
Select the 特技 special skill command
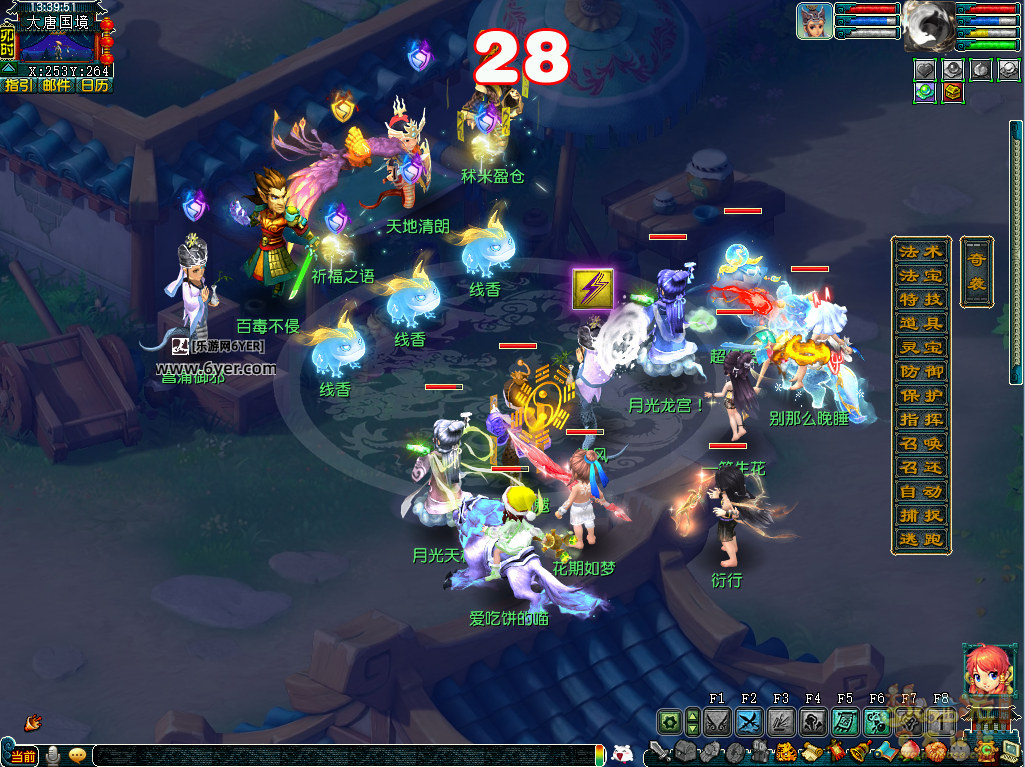[x=920, y=299]
